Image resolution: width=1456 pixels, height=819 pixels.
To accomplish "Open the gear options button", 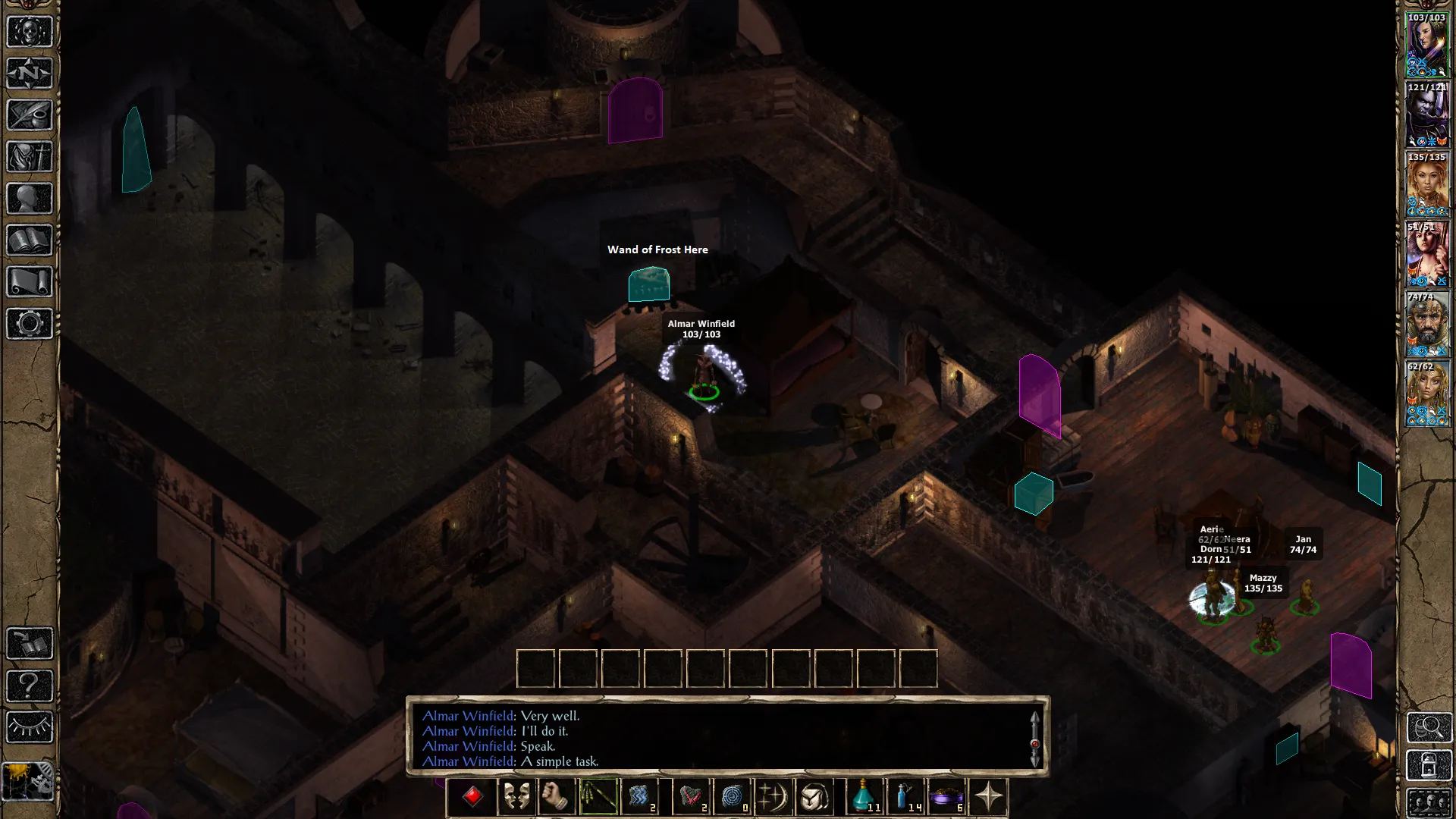I will (30, 324).
